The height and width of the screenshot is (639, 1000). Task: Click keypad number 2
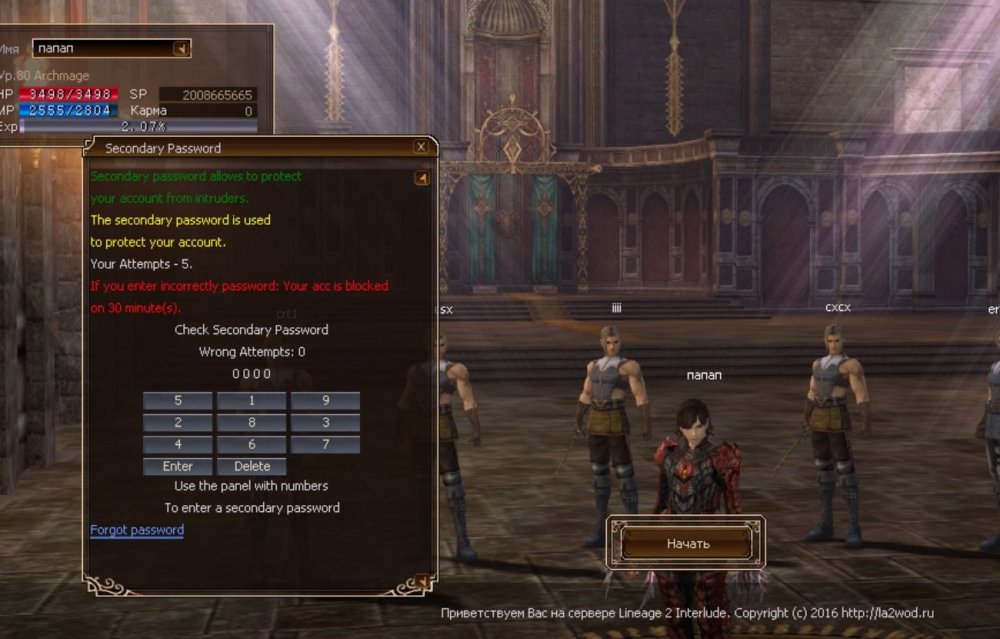click(178, 423)
